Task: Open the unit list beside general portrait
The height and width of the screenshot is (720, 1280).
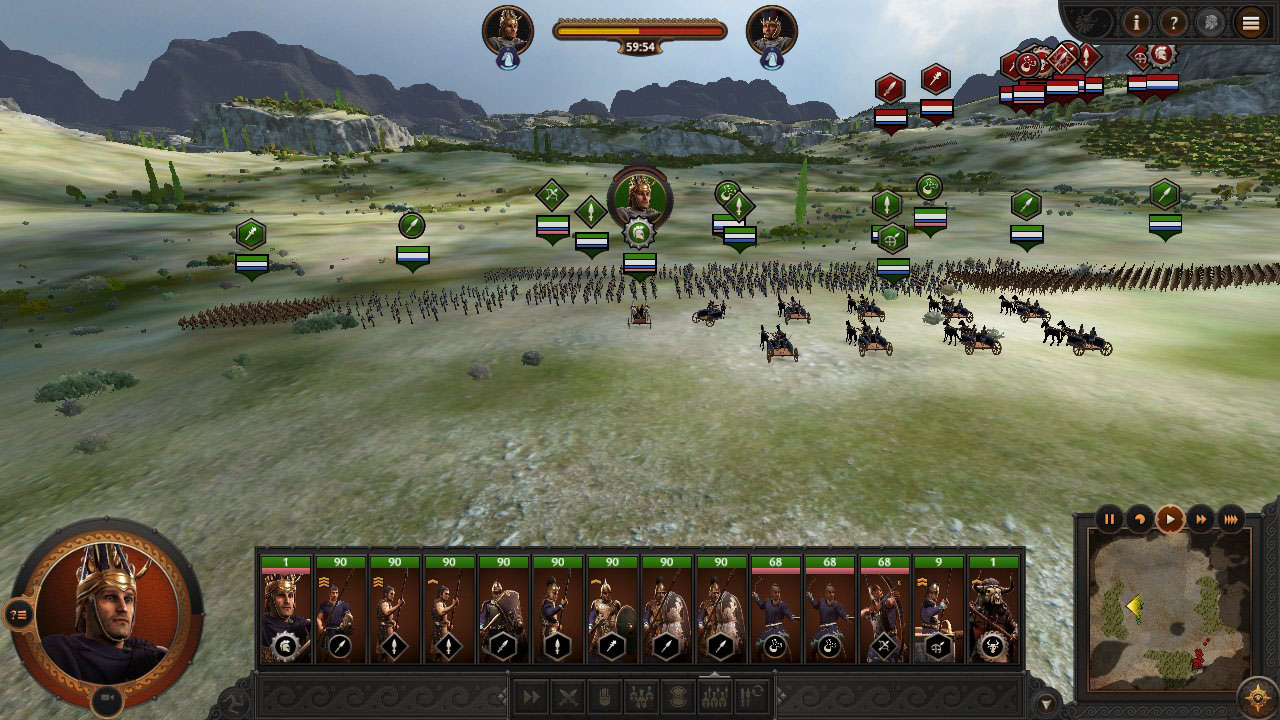Action: tap(20, 615)
